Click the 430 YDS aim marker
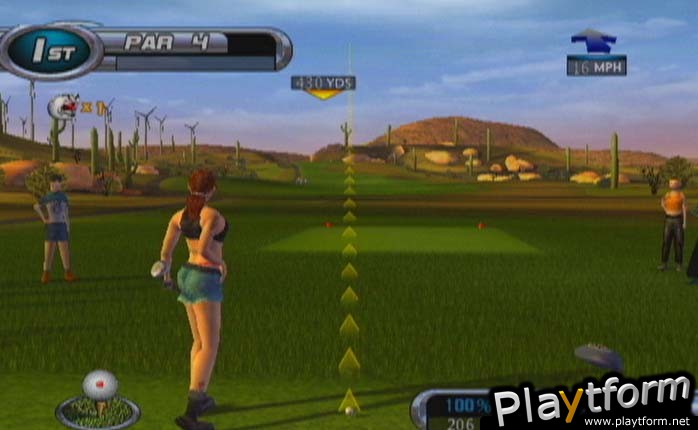Image resolution: width=698 pixels, height=430 pixels. [x=322, y=84]
